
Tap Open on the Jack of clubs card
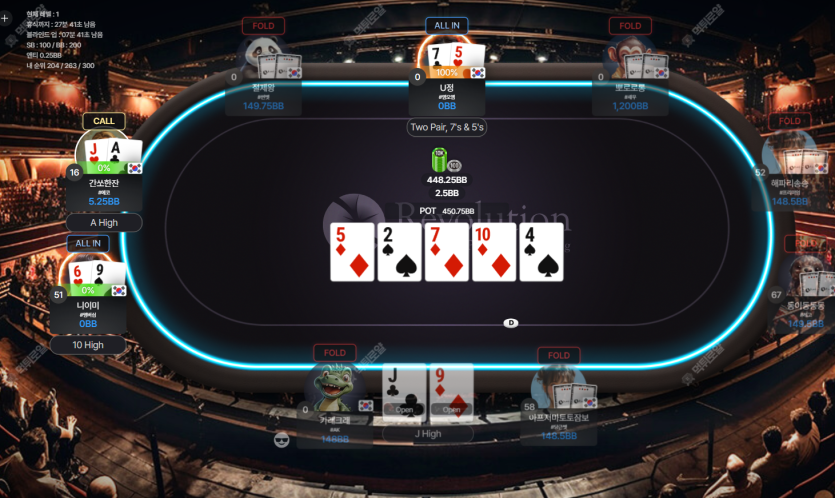click(404, 409)
